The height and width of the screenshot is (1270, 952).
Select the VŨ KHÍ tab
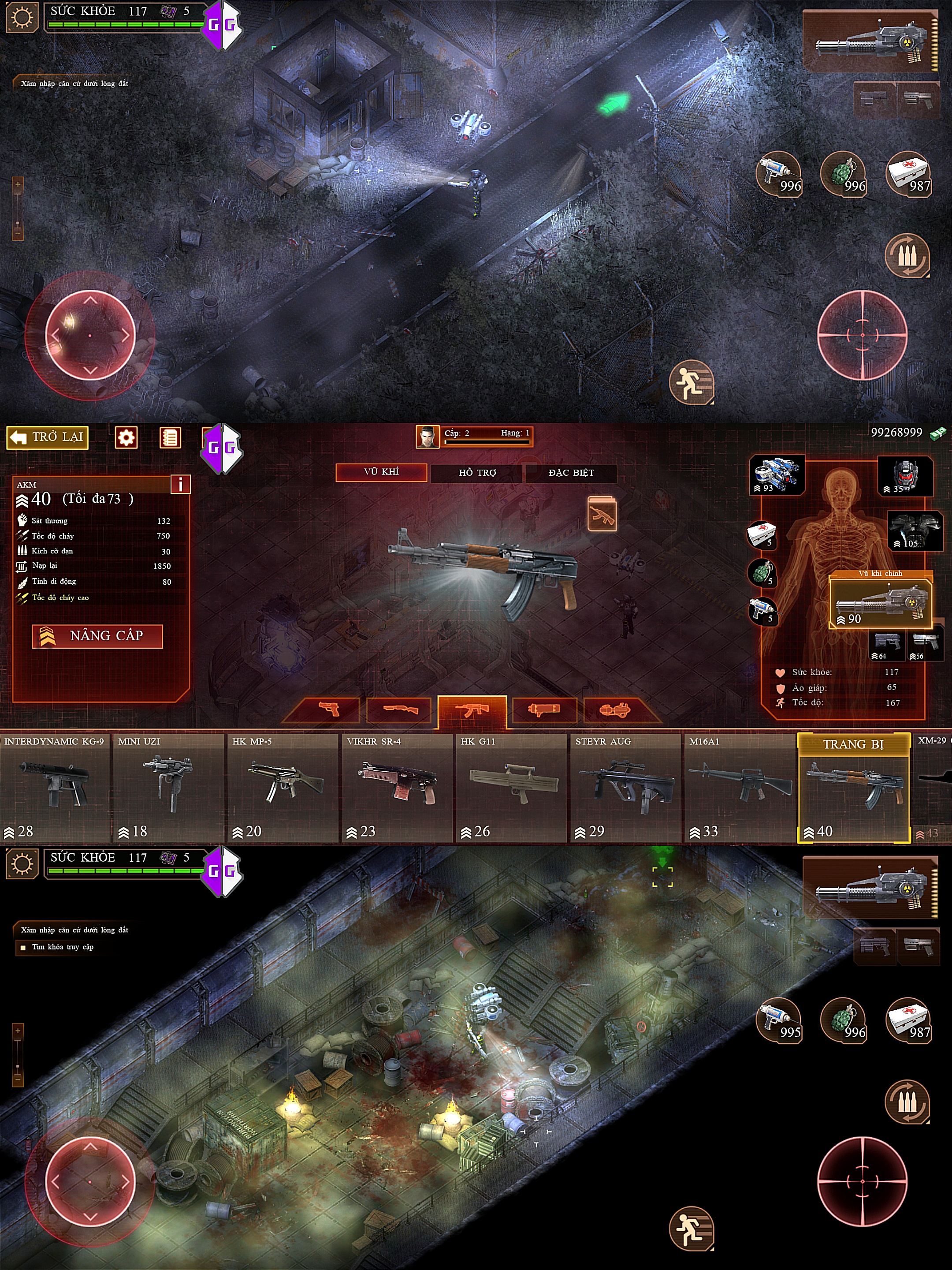click(x=381, y=472)
